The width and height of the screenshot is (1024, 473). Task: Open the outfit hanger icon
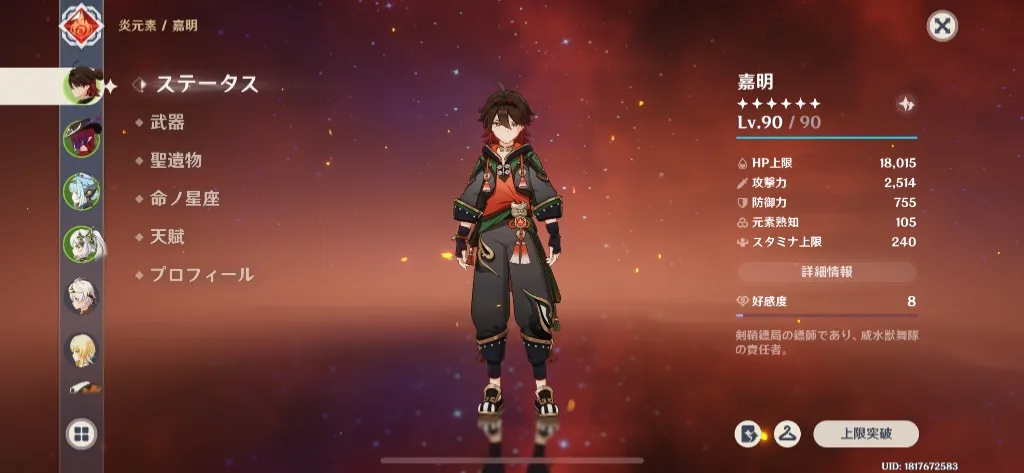[x=790, y=433]
